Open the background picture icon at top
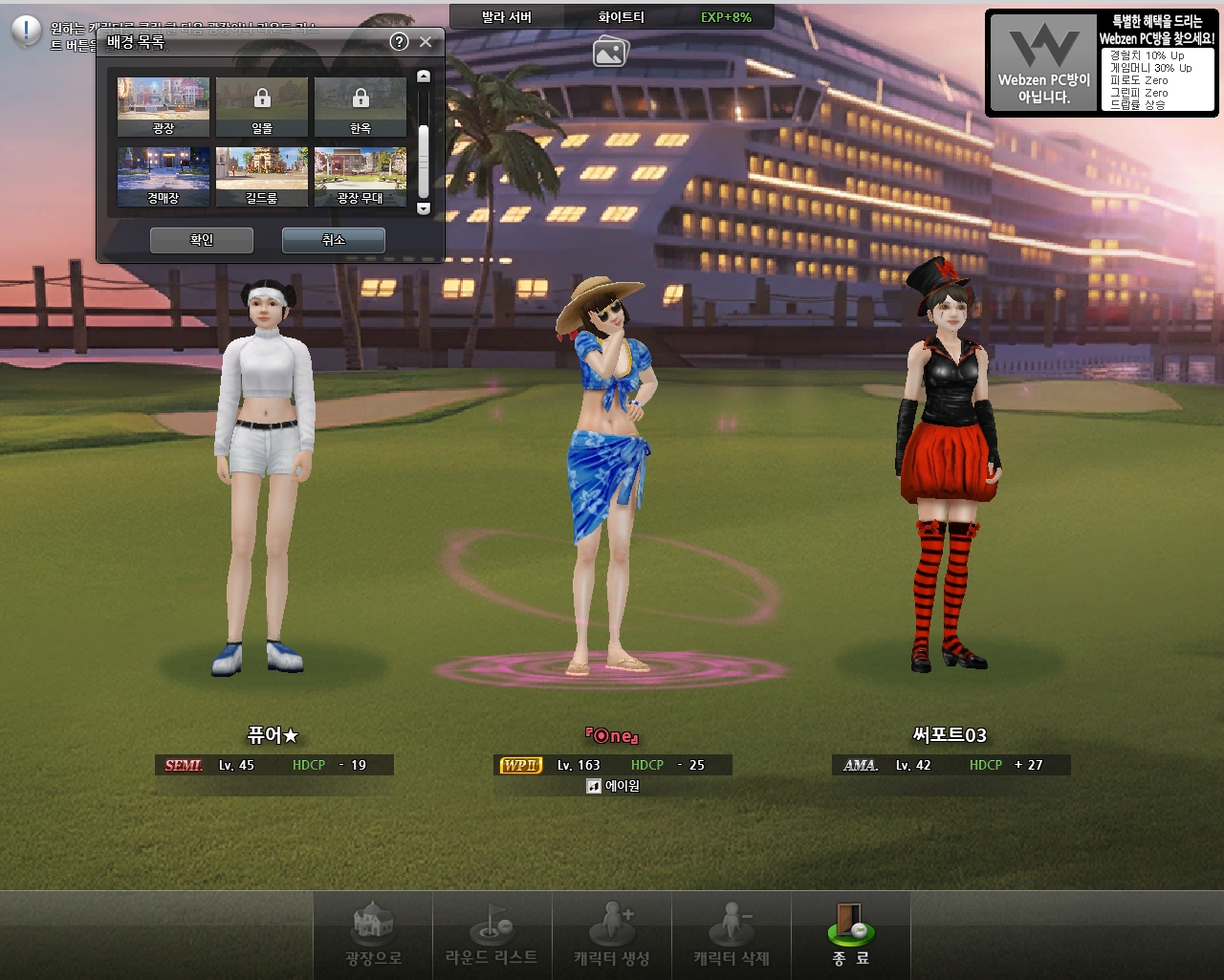Image resolution: width=1224 pixels, height=980 pixels. [610, 52]
